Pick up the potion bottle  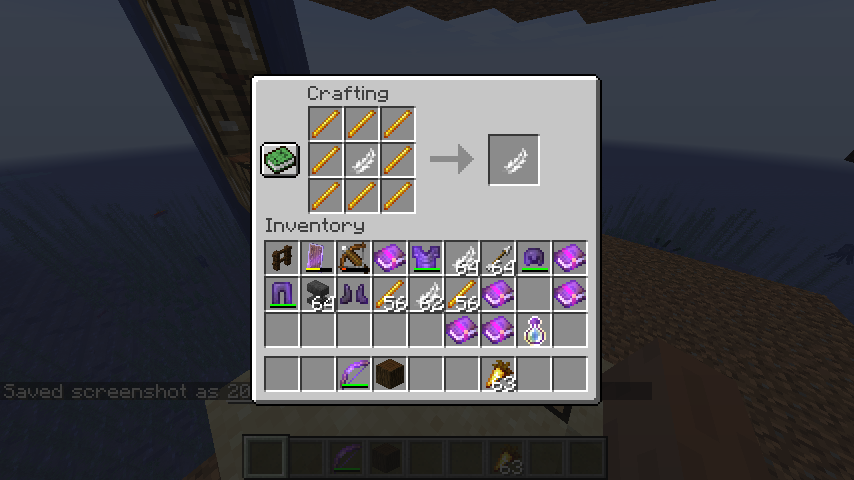point(534,331)
